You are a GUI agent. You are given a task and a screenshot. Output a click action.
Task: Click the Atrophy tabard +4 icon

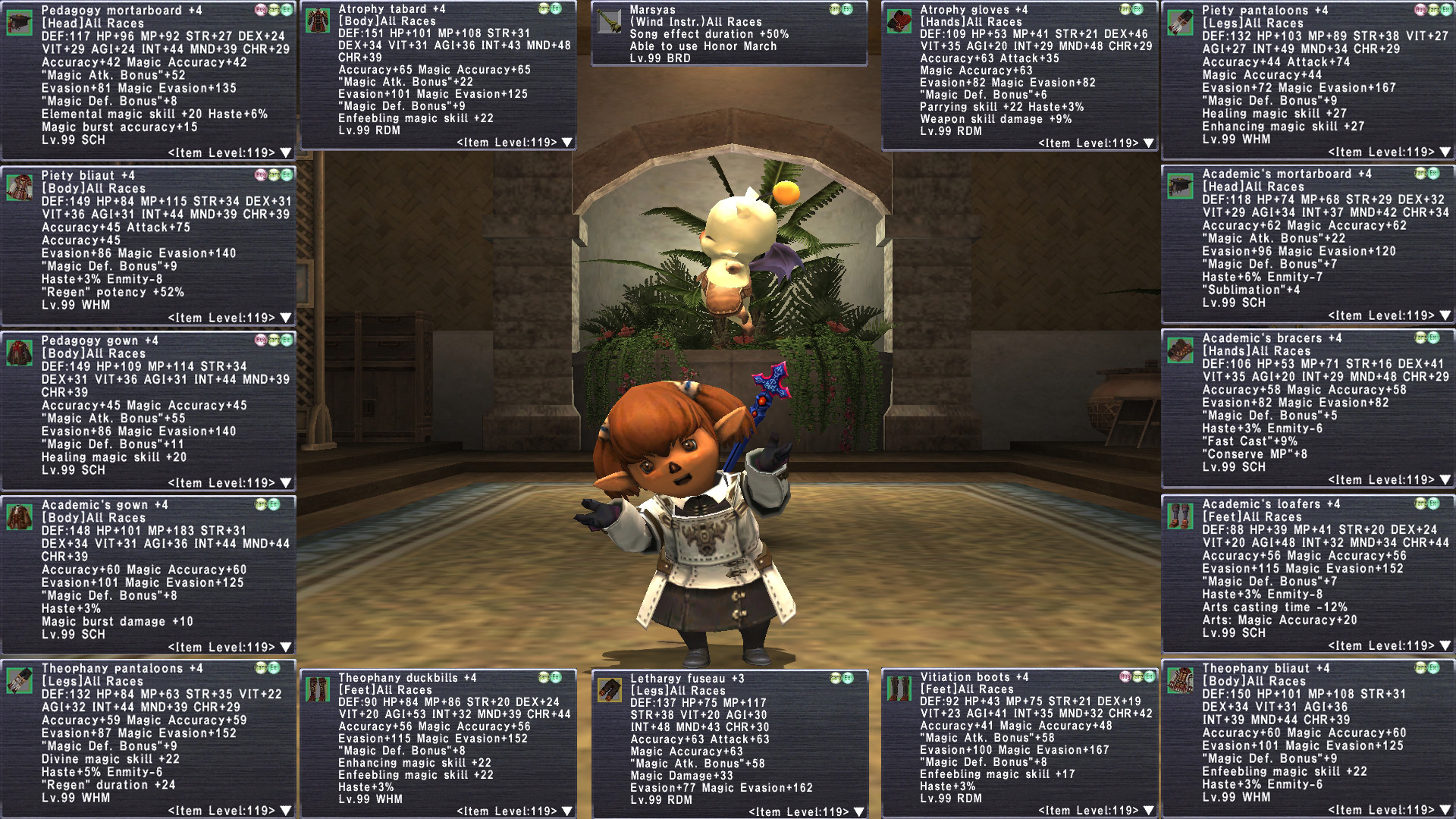[317, 20]
